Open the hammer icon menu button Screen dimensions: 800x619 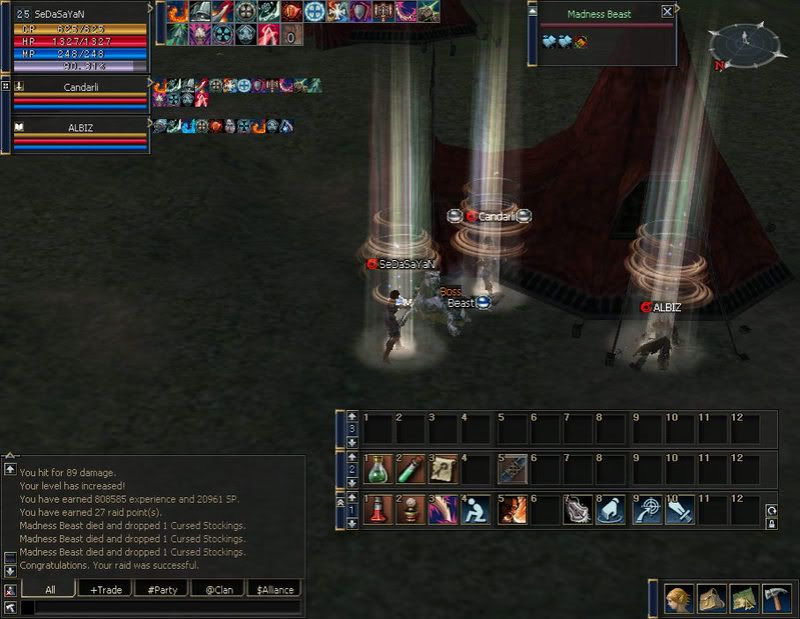coord(776,597)
